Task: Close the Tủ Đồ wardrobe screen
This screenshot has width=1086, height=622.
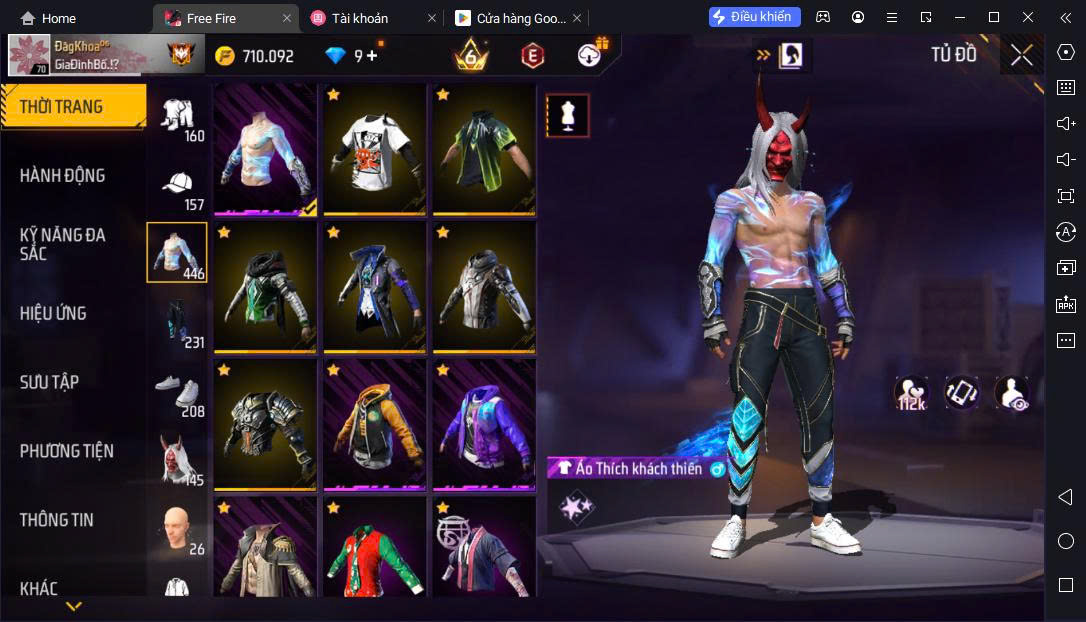Action: (1021, 55)
